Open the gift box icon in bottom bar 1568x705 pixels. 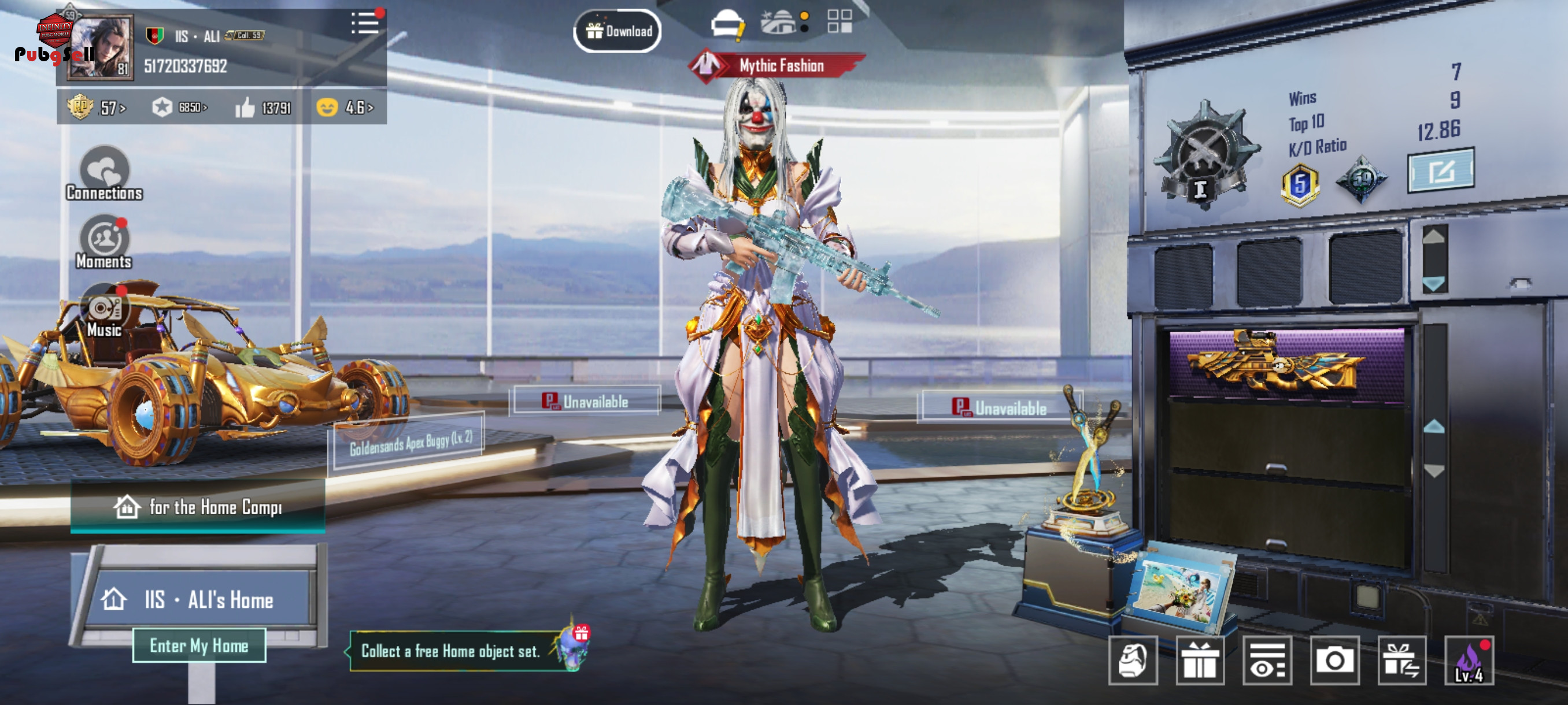(x=1200, y=661)
